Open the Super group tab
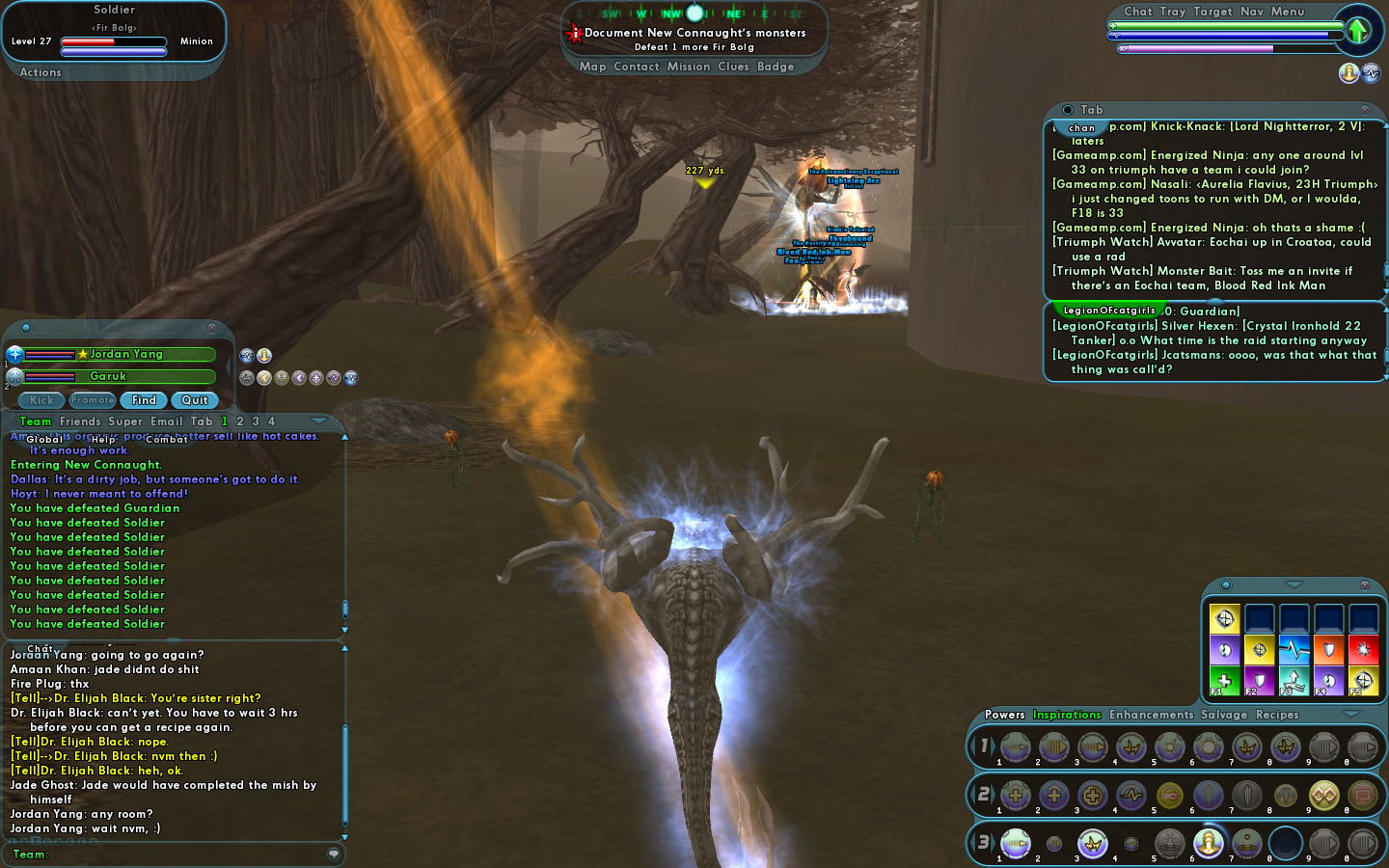 click(x=125, y=421)
